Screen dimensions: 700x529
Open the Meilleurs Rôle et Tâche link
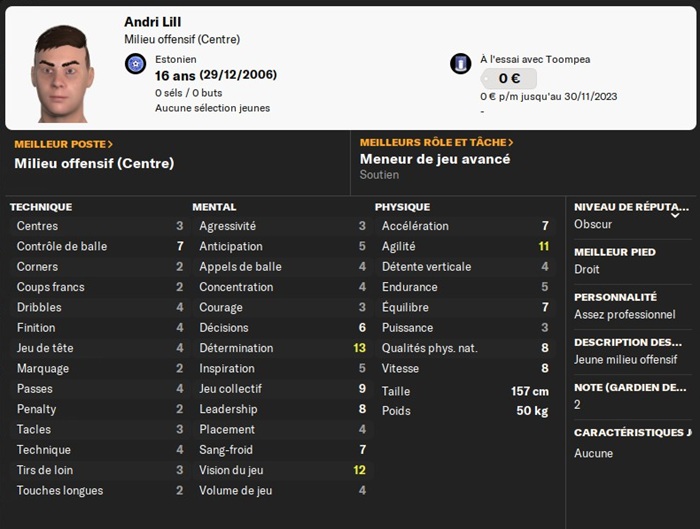(436, 143)
